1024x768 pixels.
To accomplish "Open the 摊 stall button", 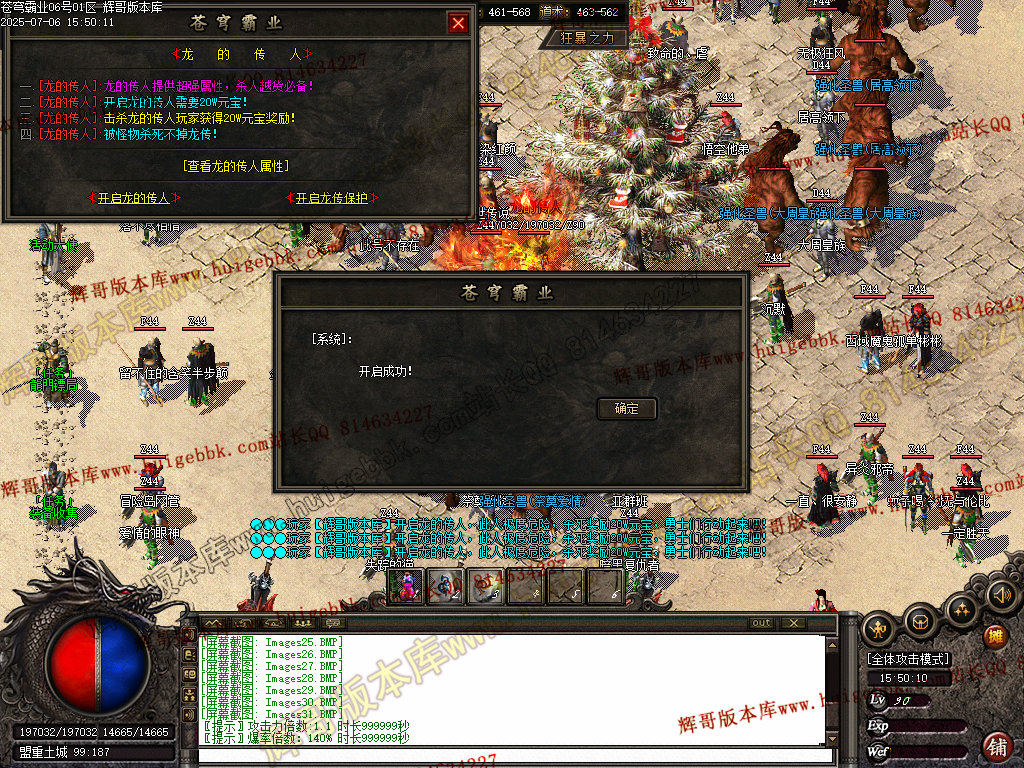I will click(x=994, y=636).
